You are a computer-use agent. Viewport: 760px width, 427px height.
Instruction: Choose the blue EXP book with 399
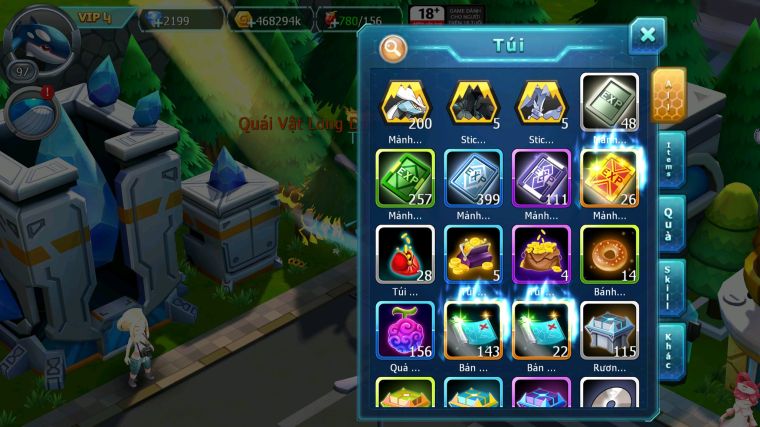(x=473, y=178)
